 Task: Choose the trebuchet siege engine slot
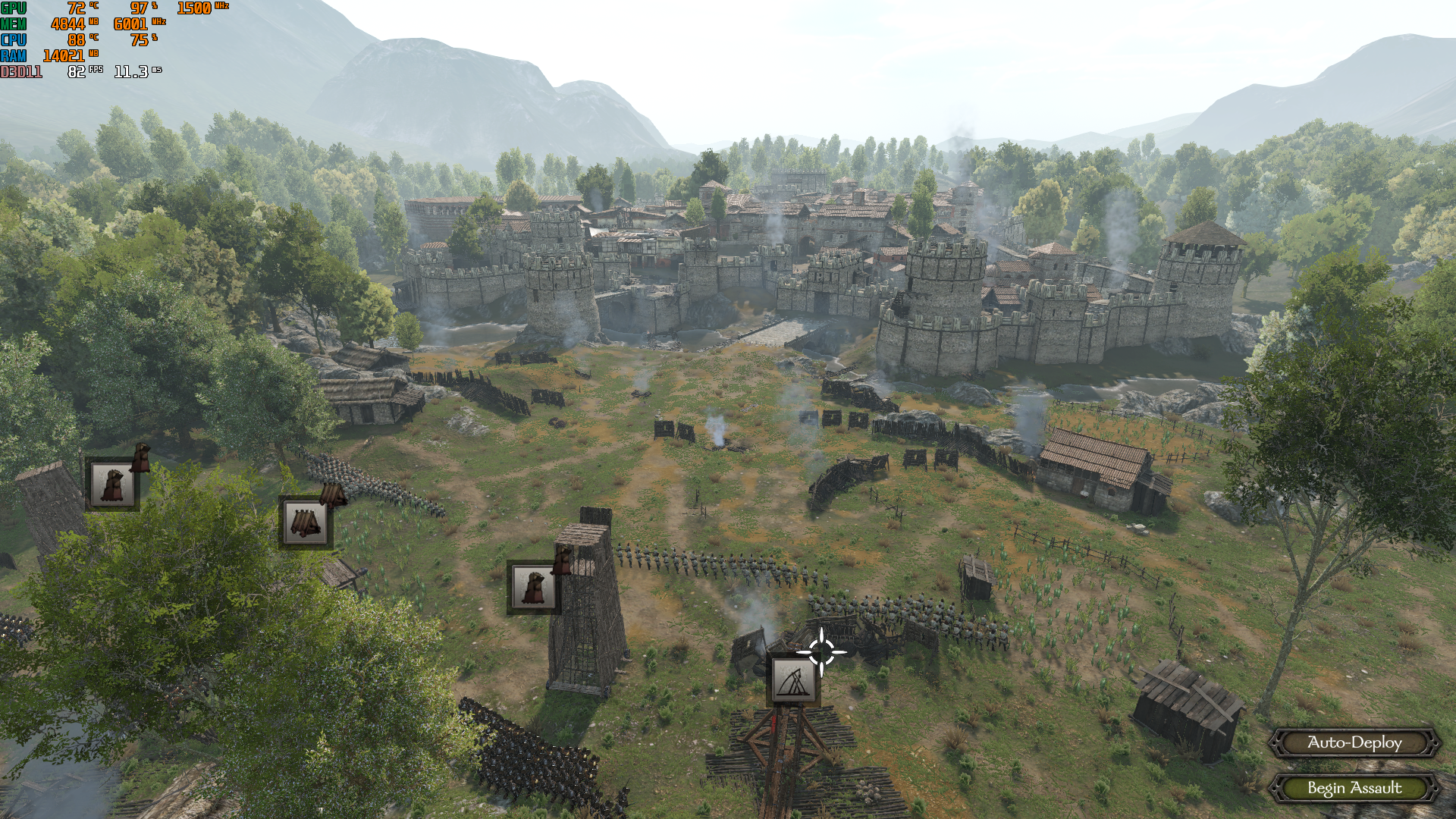(x=794, y=680)
